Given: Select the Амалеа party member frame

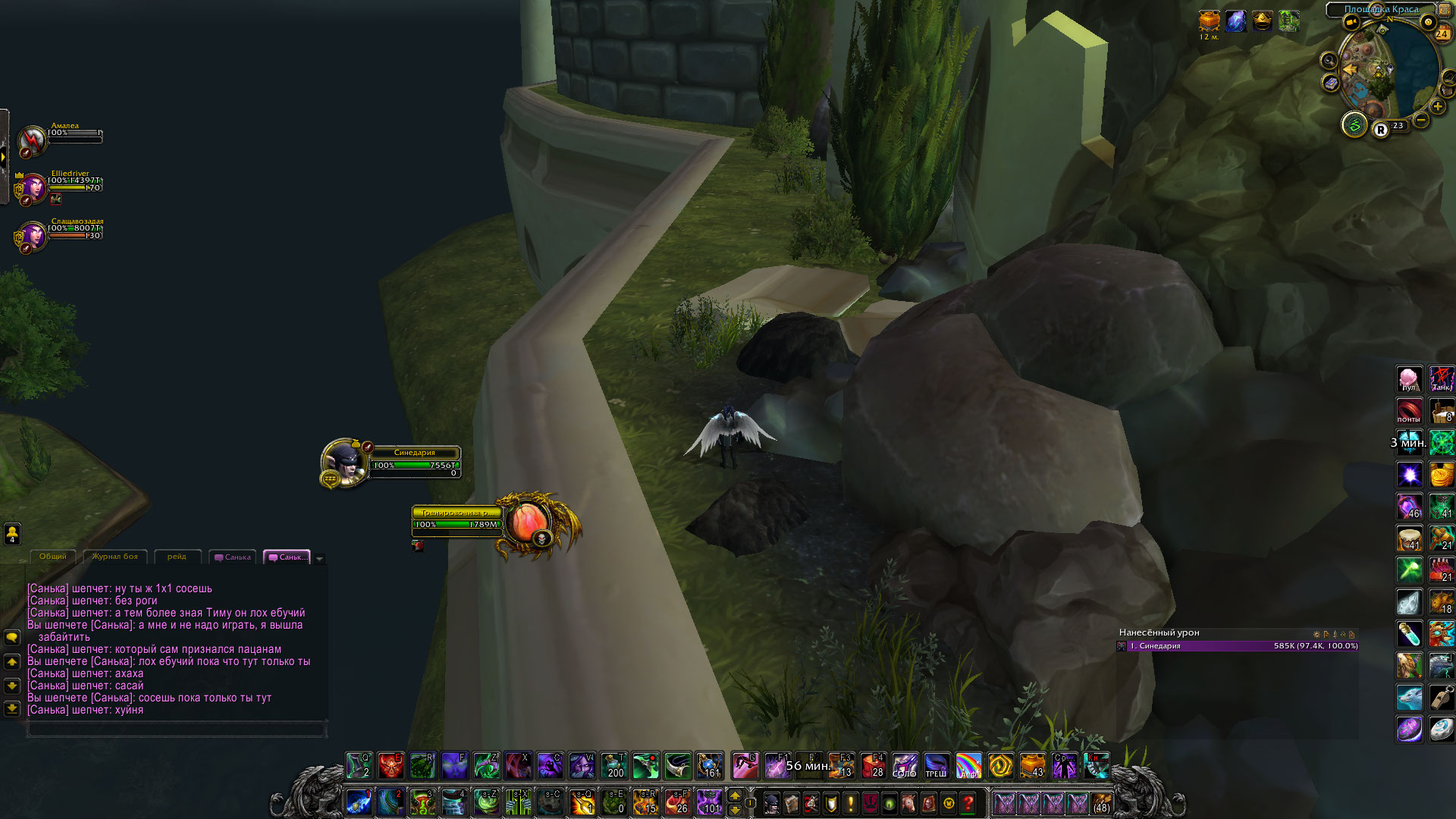Looking at the screenshot, I should pos(33,139).
